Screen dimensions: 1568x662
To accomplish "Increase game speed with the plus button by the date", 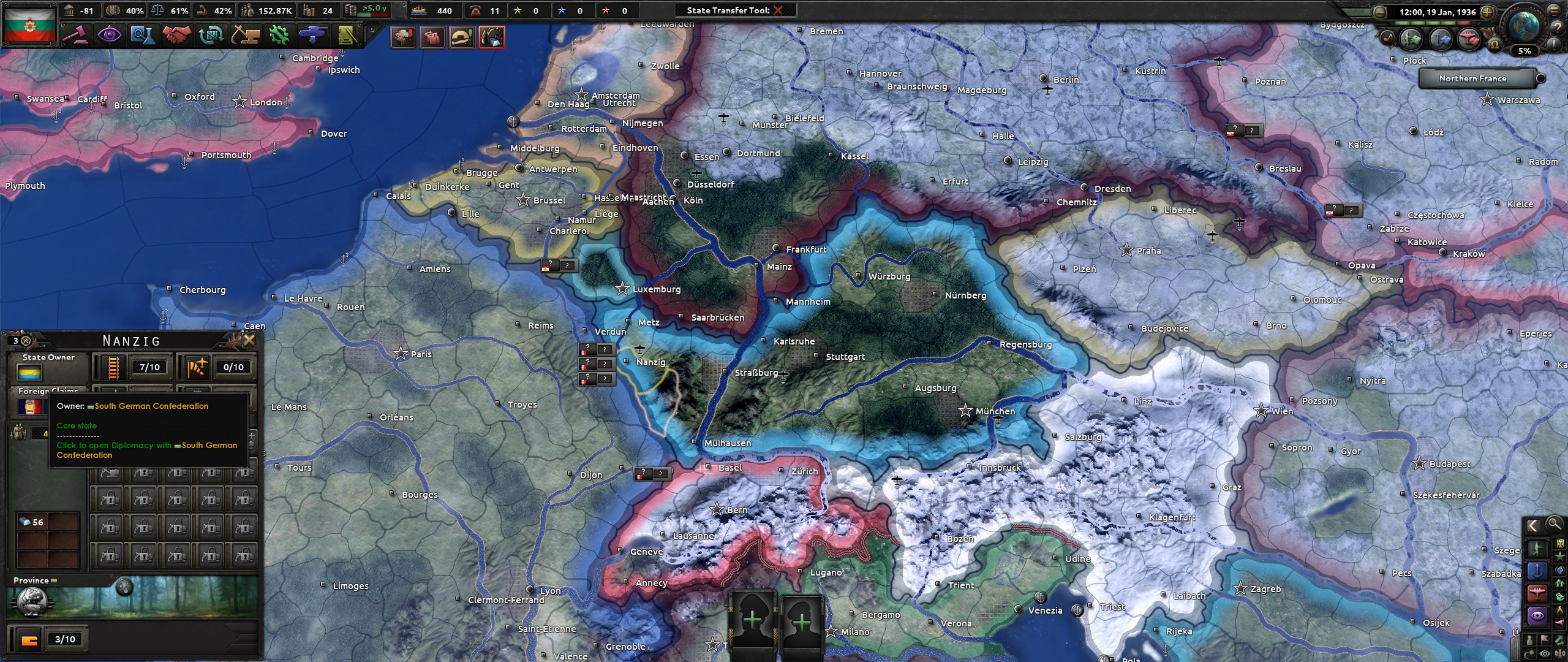I will point(1487,12).
